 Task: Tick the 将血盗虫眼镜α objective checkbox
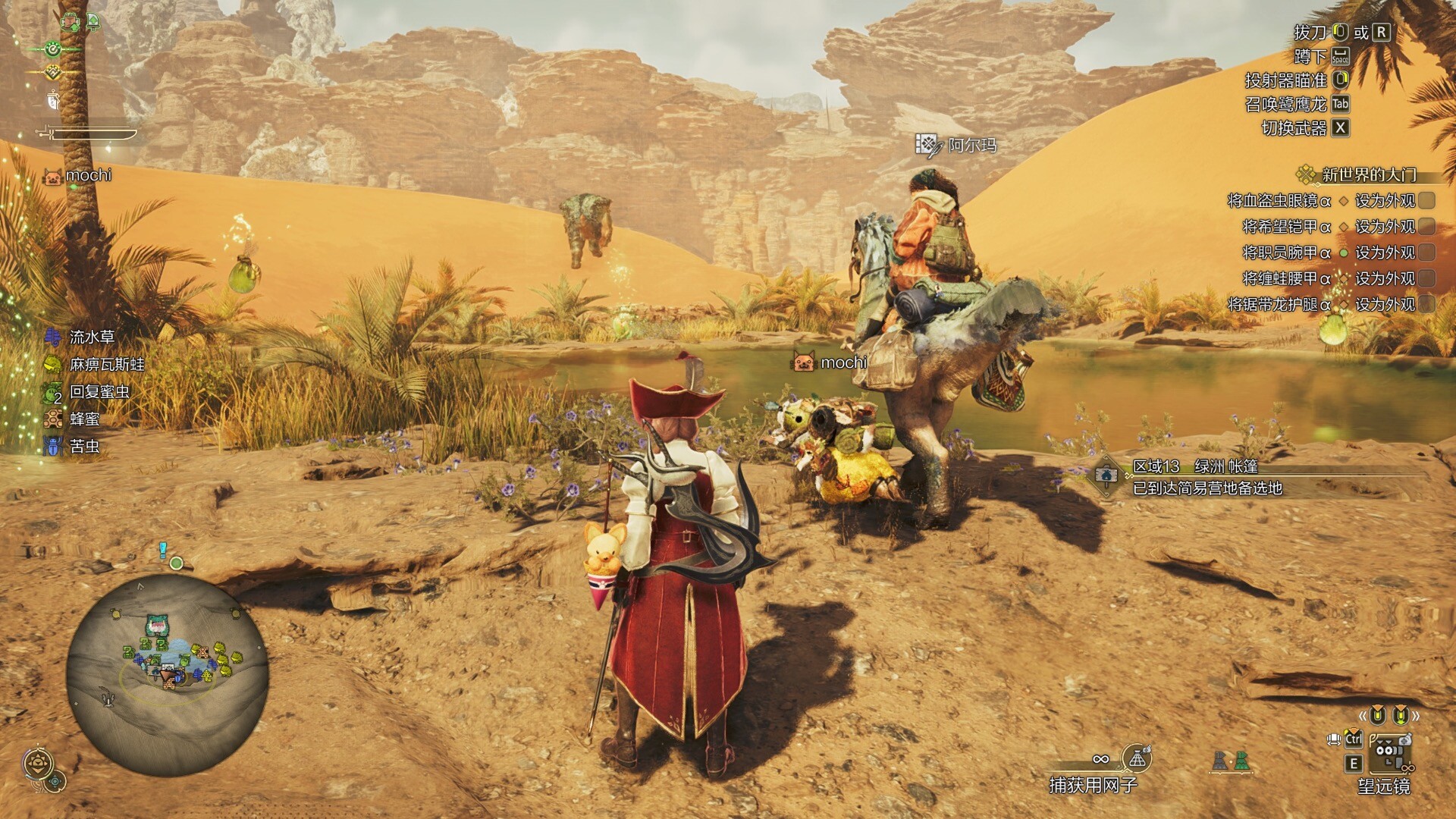click(x=1426, y=201)
